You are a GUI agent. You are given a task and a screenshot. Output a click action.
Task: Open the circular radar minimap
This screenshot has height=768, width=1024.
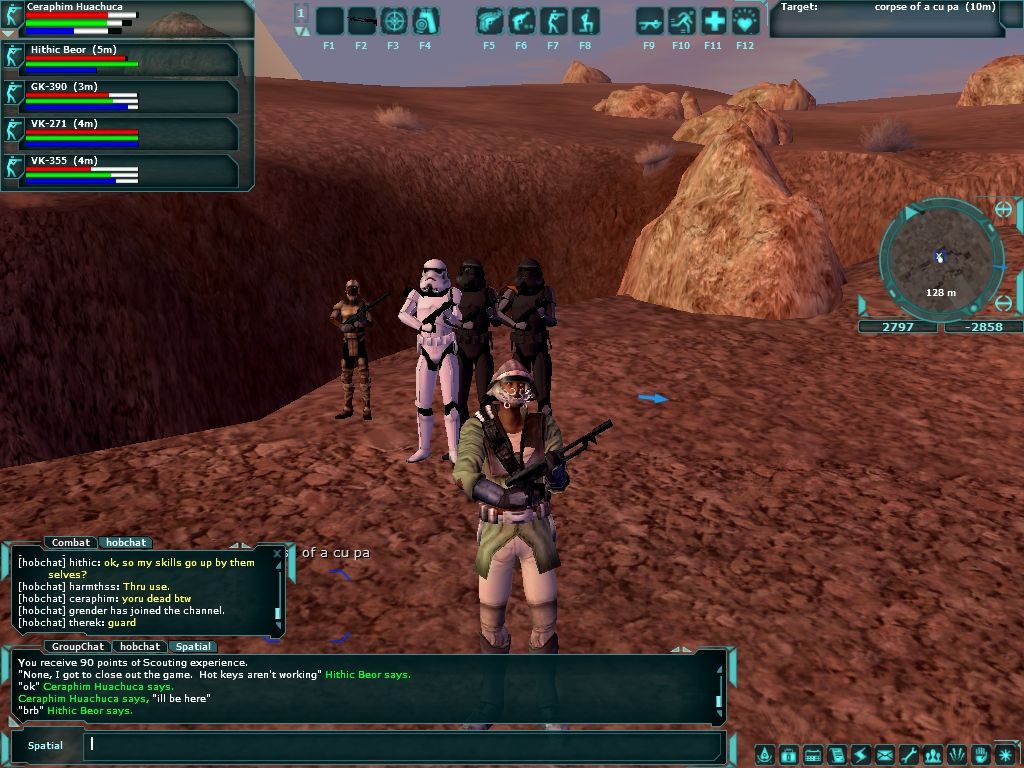[940, 258]
